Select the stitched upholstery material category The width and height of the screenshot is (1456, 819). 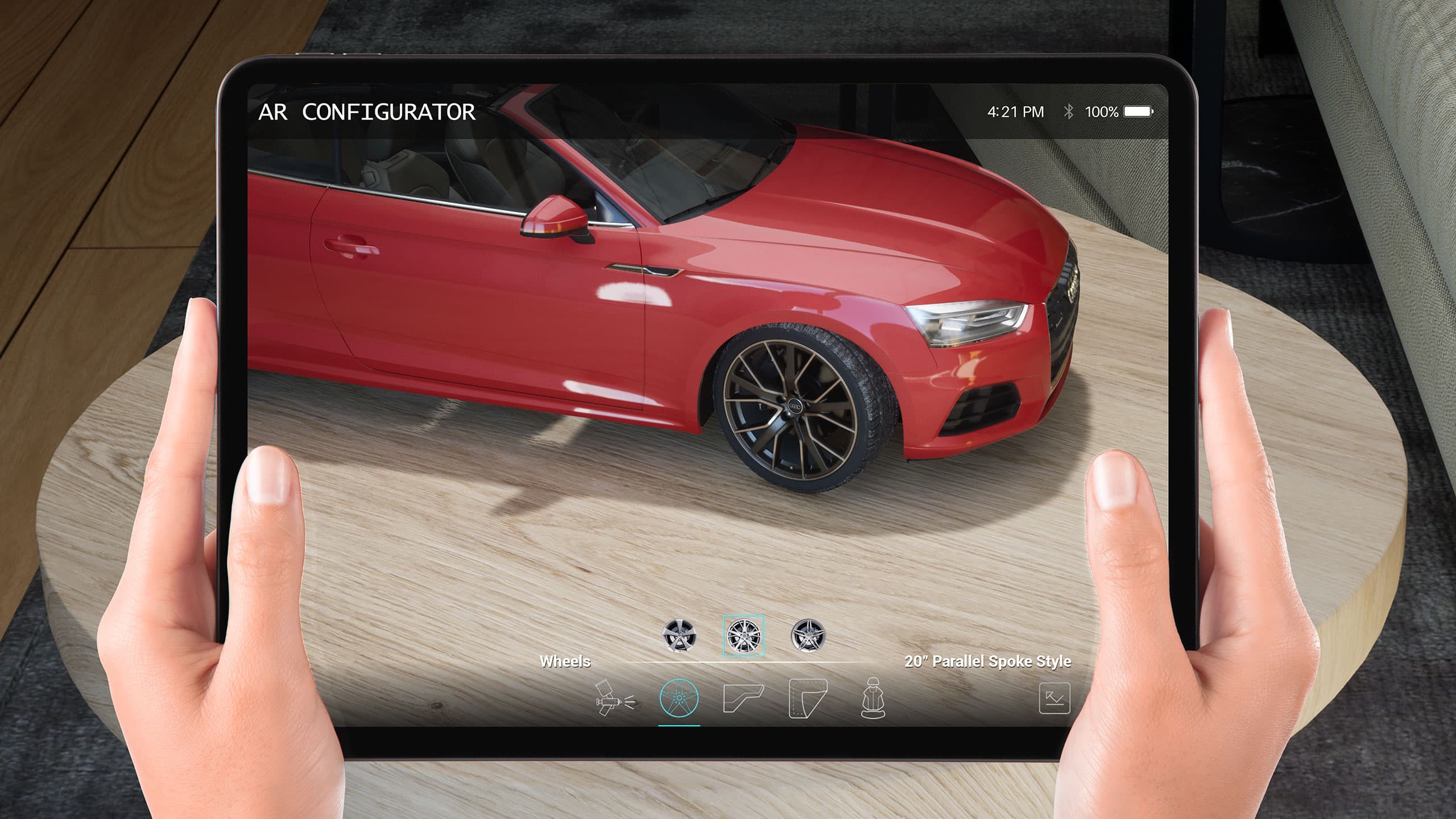(x=808, y=698)
